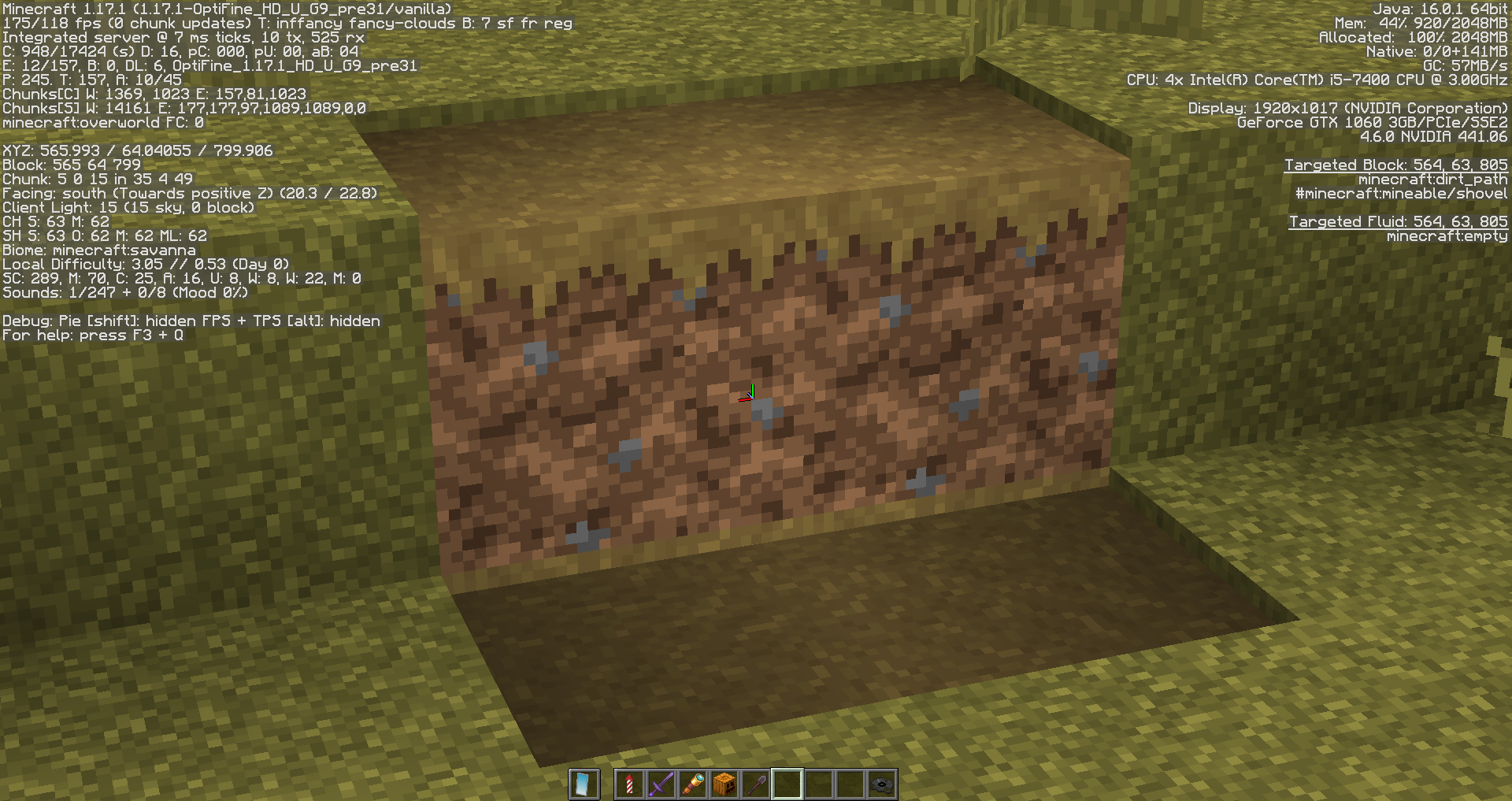1512x801 pixels.
Task: Click the XYZ coordinates readout
Action: [138, 150]
